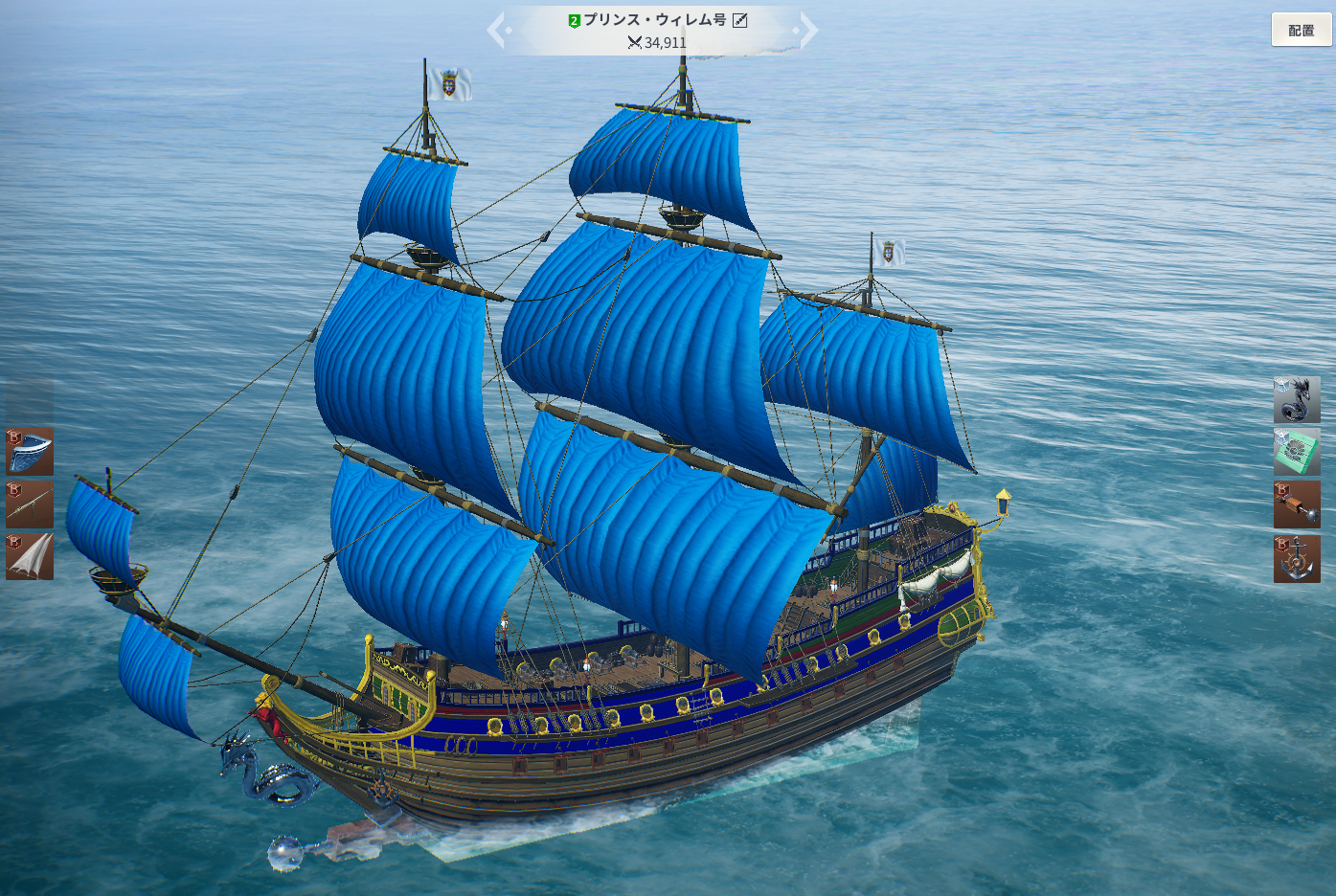Select the white sail equipment slot
The image size is (1336, 896).
pos(30,556)
